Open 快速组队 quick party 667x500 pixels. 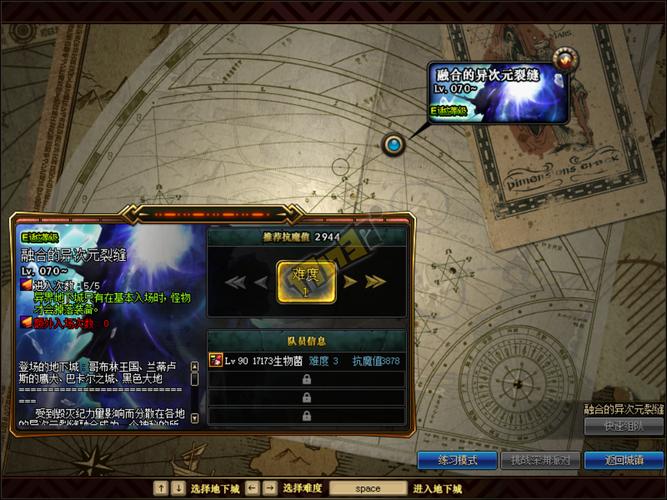tap(624, 426)
